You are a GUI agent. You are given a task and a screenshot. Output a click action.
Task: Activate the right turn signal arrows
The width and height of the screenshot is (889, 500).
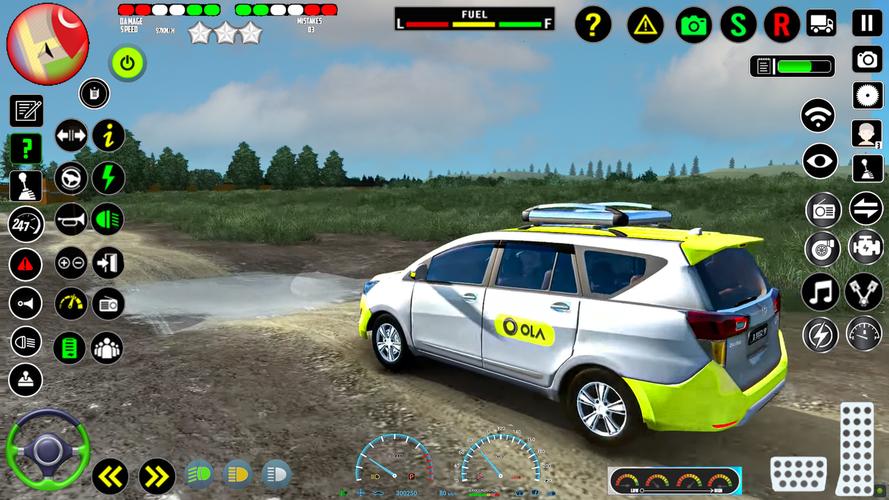coord(157,473)
